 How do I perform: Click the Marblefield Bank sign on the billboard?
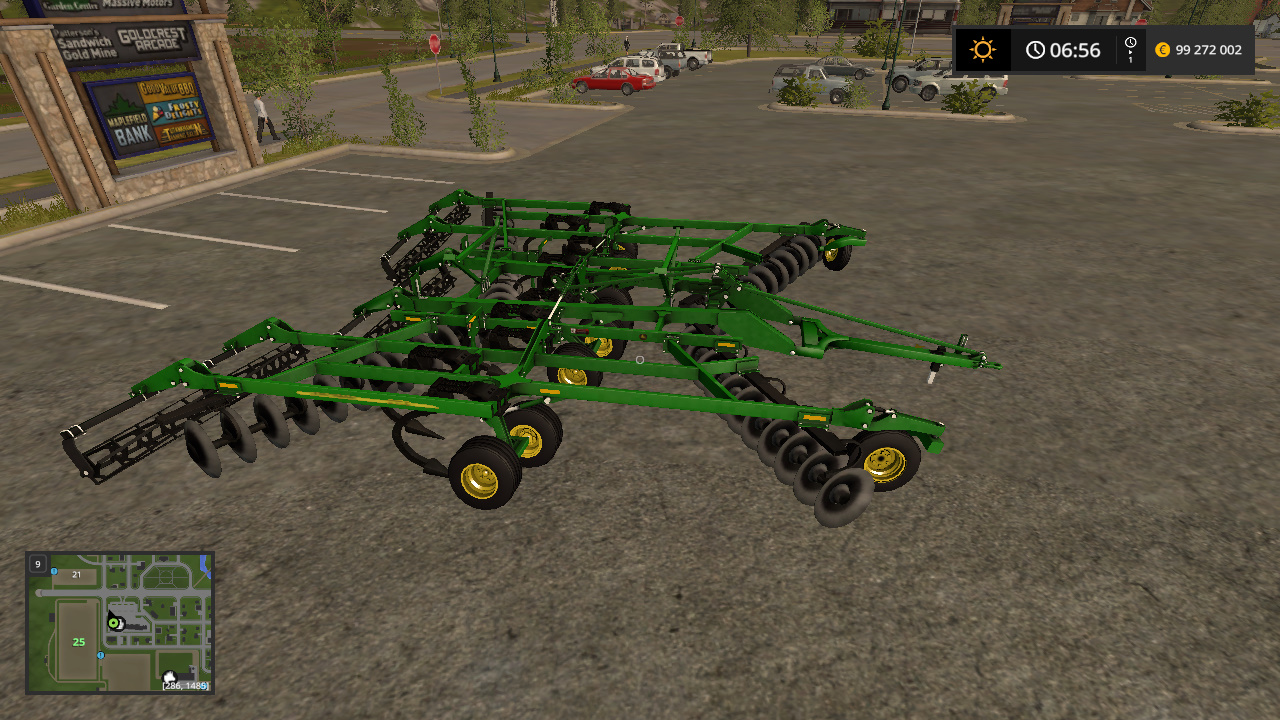[x=130, y=127]
